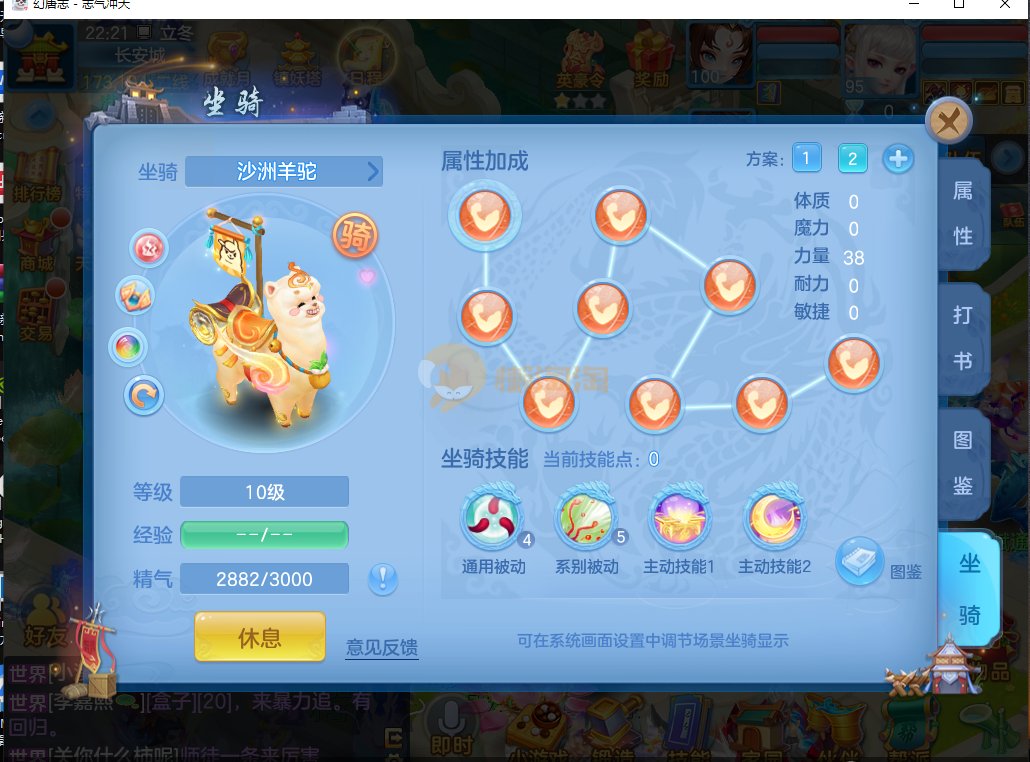Select attribute scheme 2
Screen dimensions: 1030x762
tap(852, 158)
